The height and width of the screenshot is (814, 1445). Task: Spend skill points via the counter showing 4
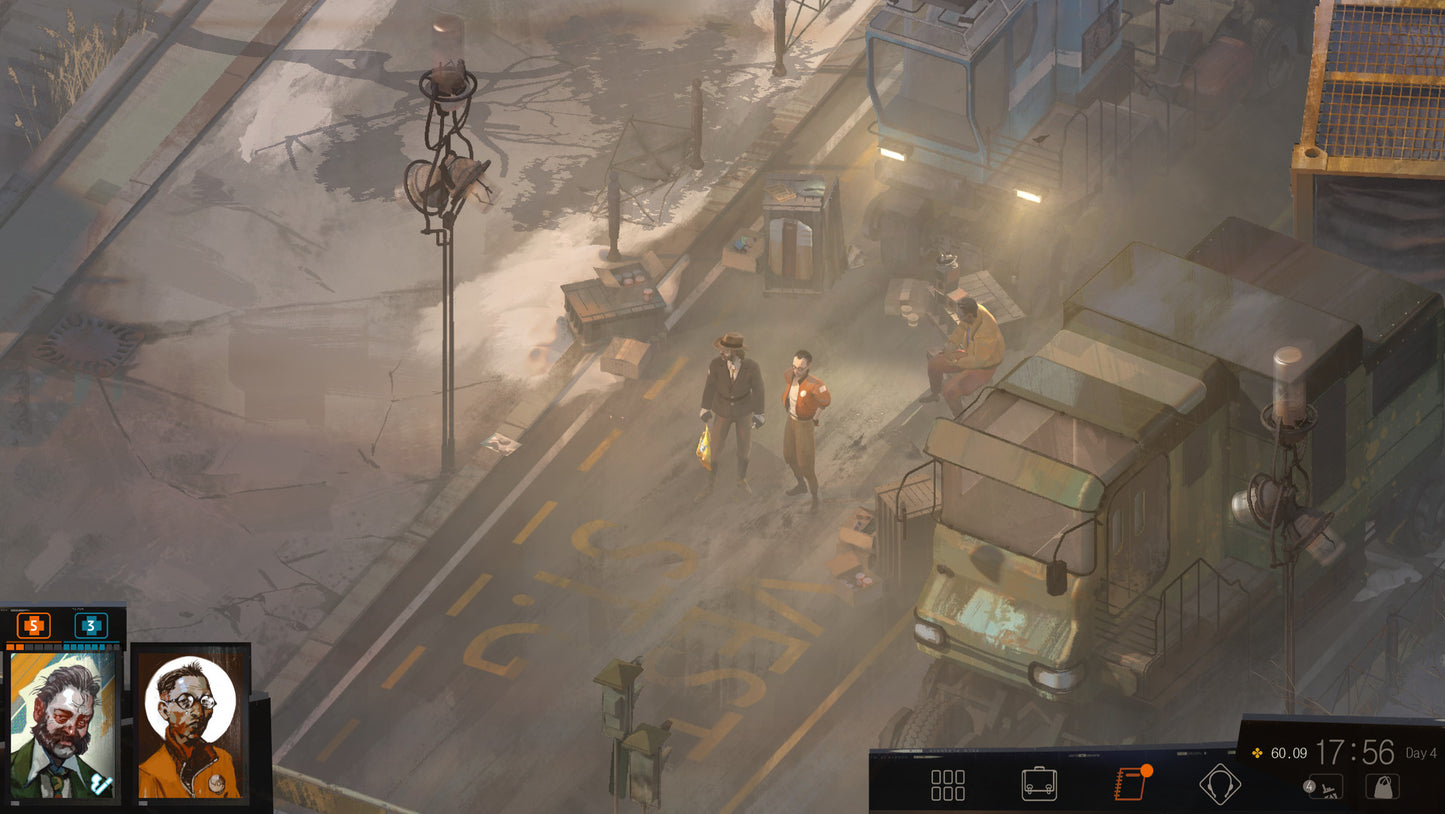[x=1309, y=786]
